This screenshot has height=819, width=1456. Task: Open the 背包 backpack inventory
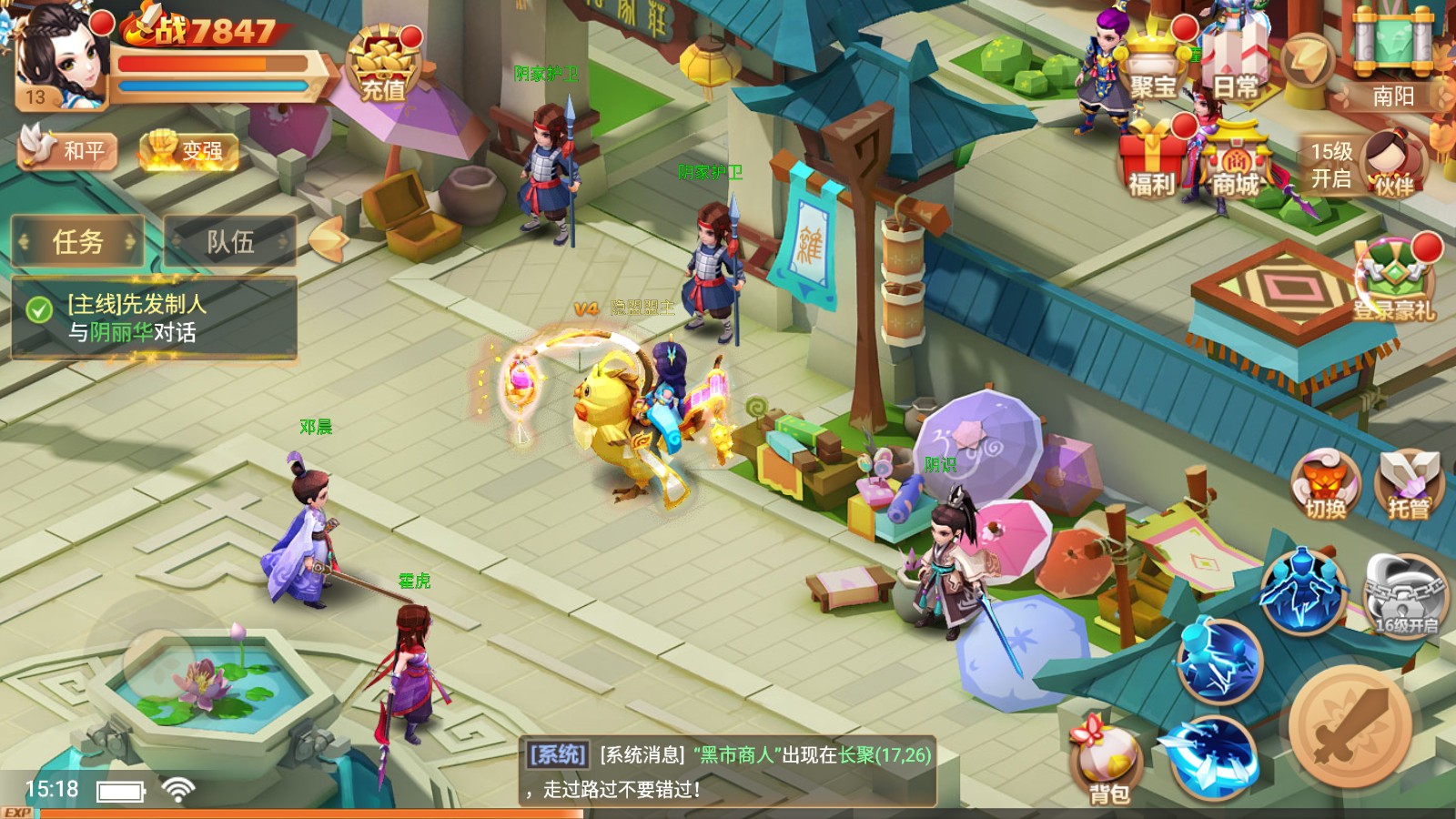click(1108, 764)
